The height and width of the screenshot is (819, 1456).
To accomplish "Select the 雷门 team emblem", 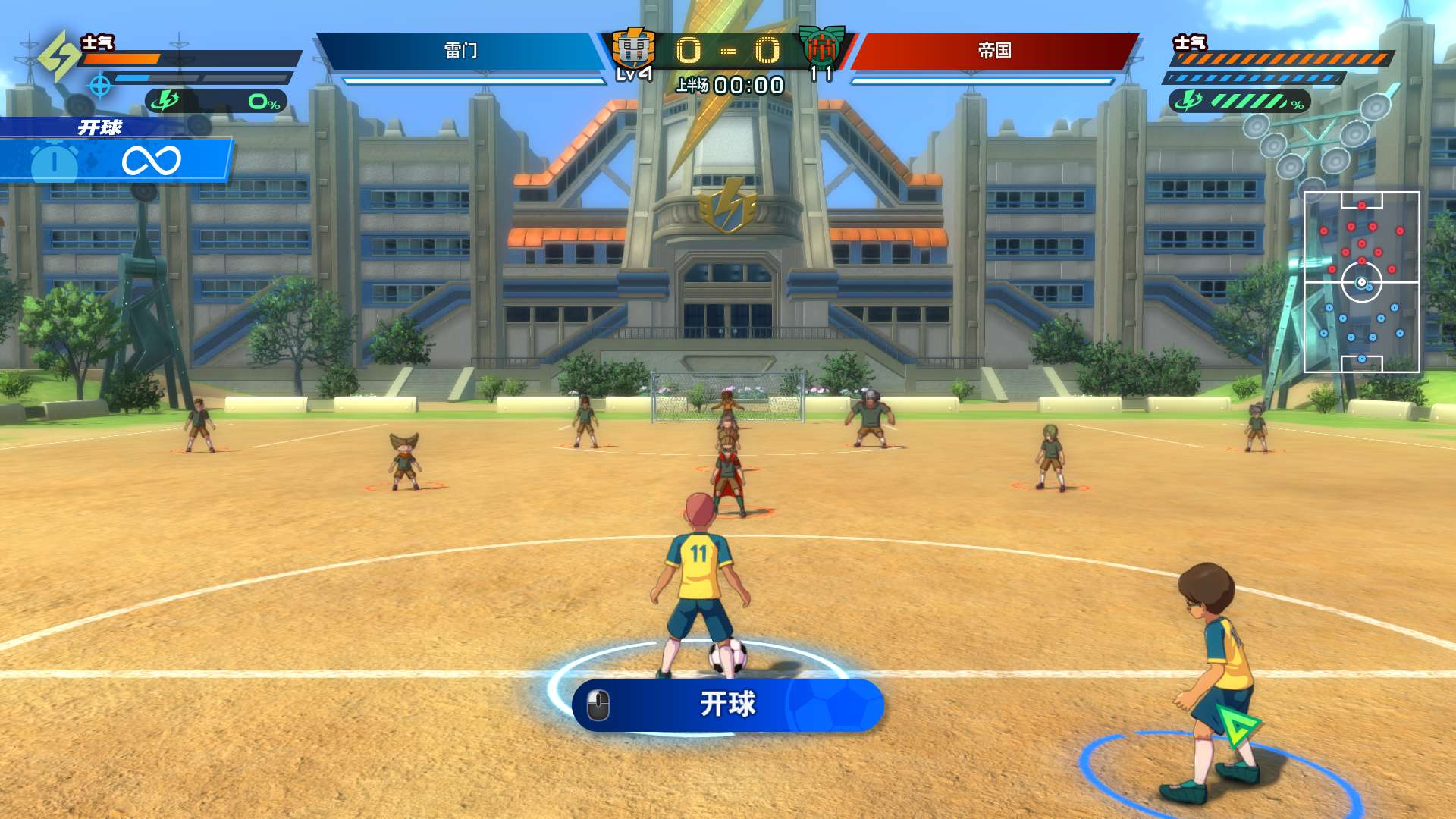I will coord(634,50).
